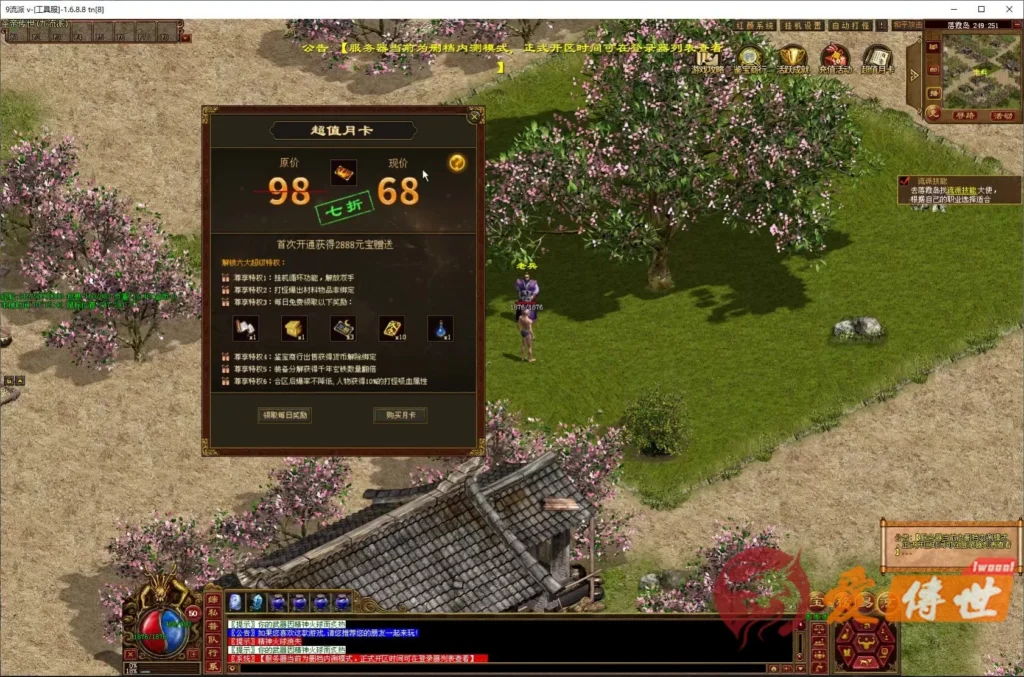This screenshot has width=1024, height=677.
Task: Open the 鉴宝商行 magnifier icon
Action: click(x=751, y=58)
